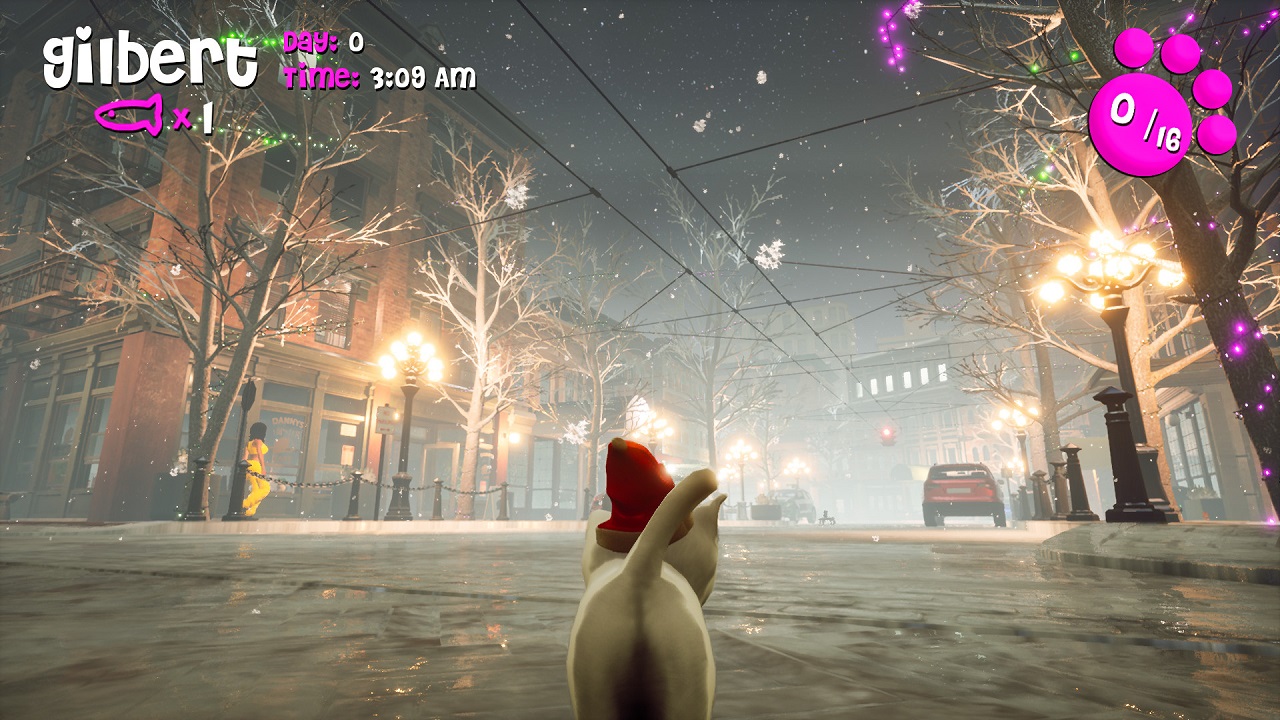Screen dimensions: 1280x720
Task: Click the pink fish item icon
Action: click(130, 115)
